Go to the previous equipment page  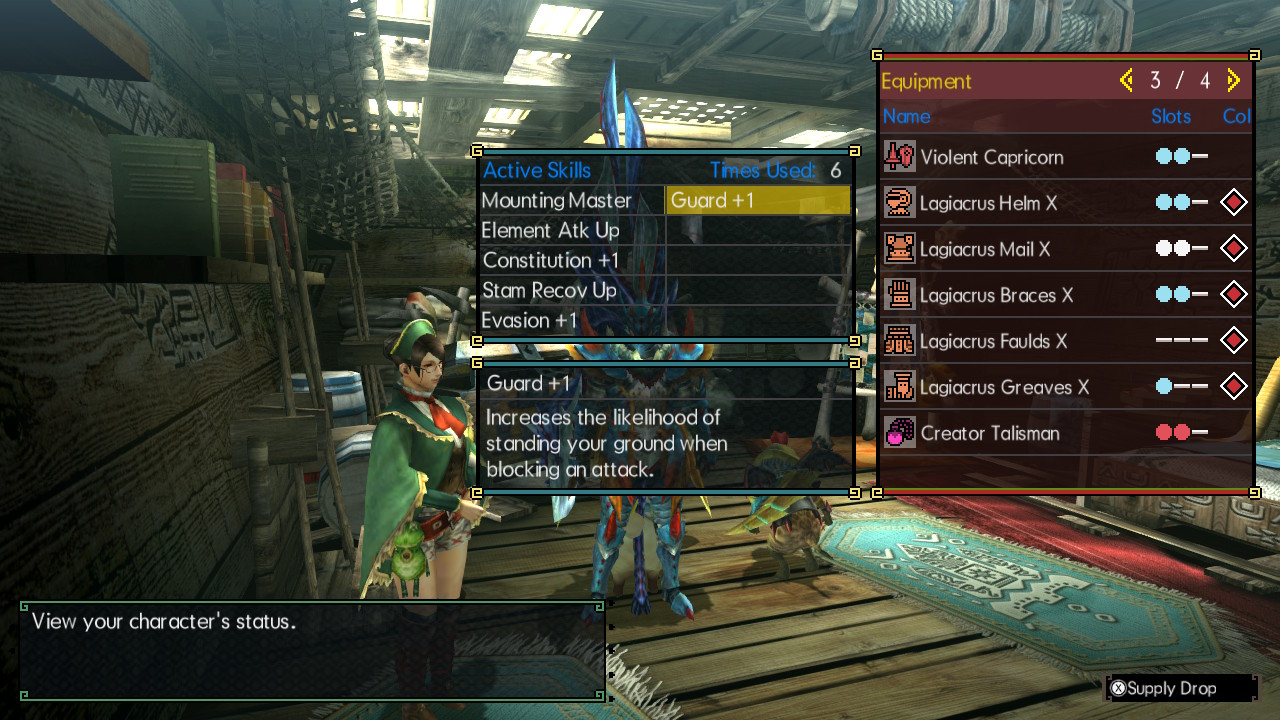[1127, 81]
